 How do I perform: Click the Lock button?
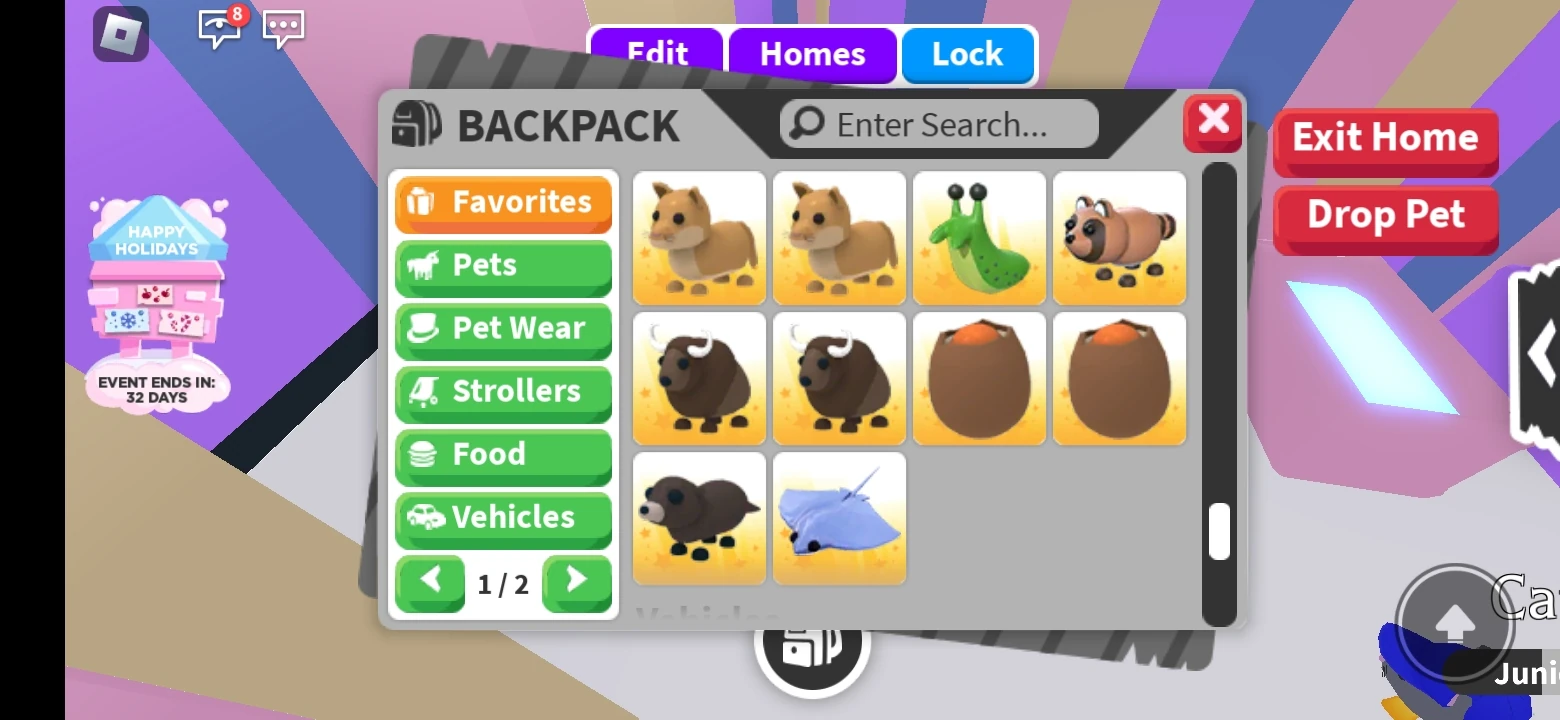967,55
